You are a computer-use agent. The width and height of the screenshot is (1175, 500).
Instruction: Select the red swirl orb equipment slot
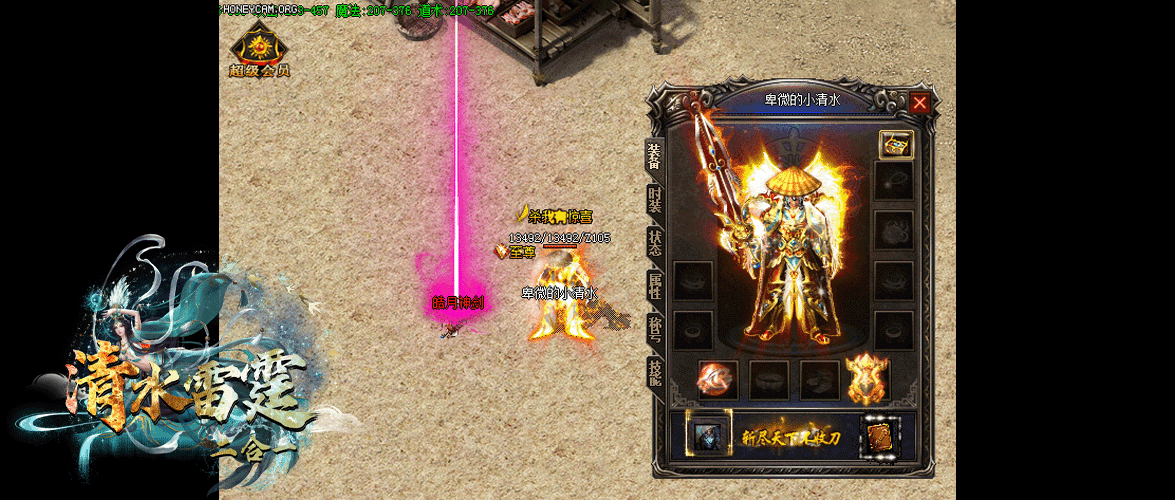(716, 380)
